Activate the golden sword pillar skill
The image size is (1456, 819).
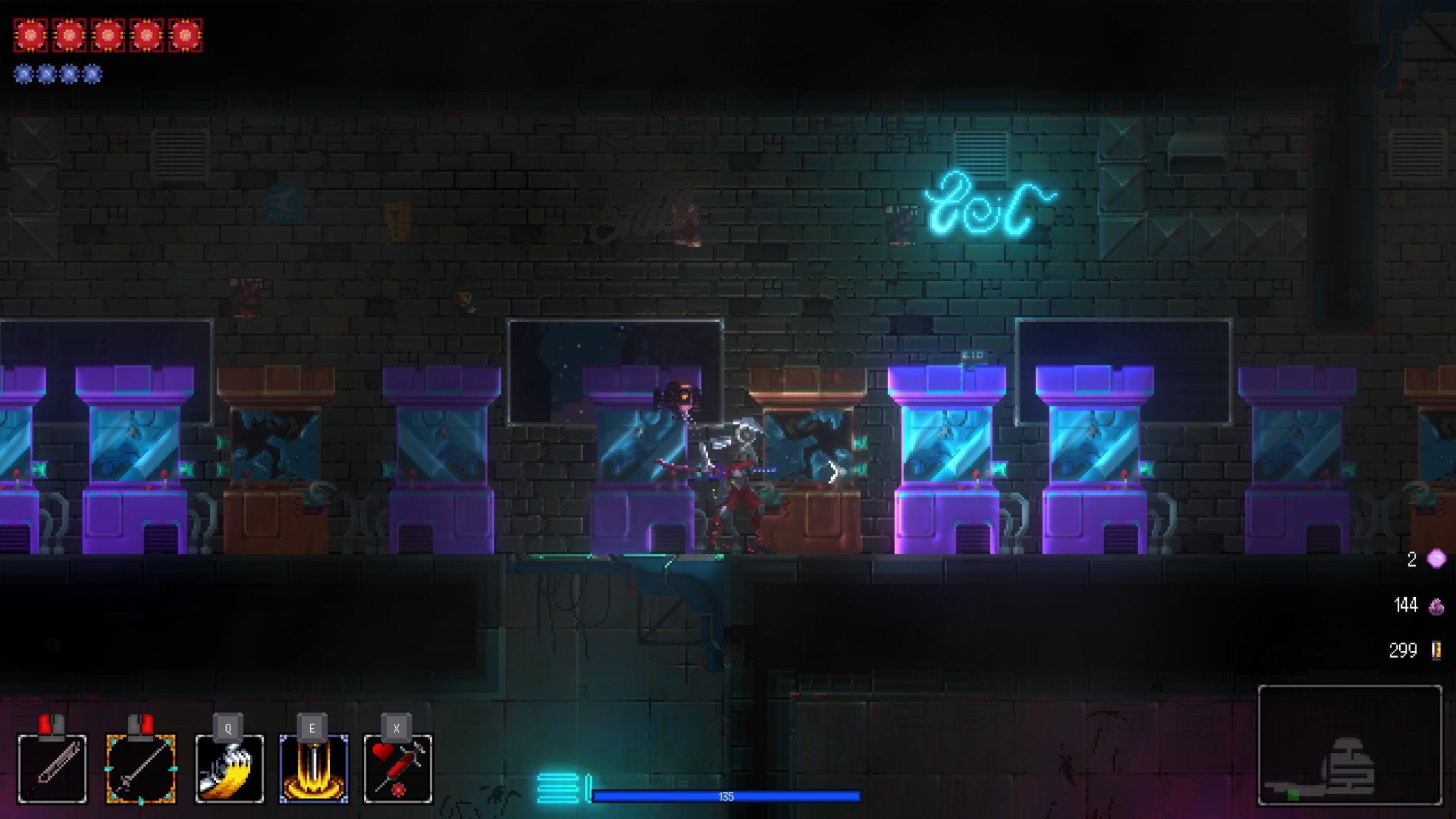click(x=314, y=769)
